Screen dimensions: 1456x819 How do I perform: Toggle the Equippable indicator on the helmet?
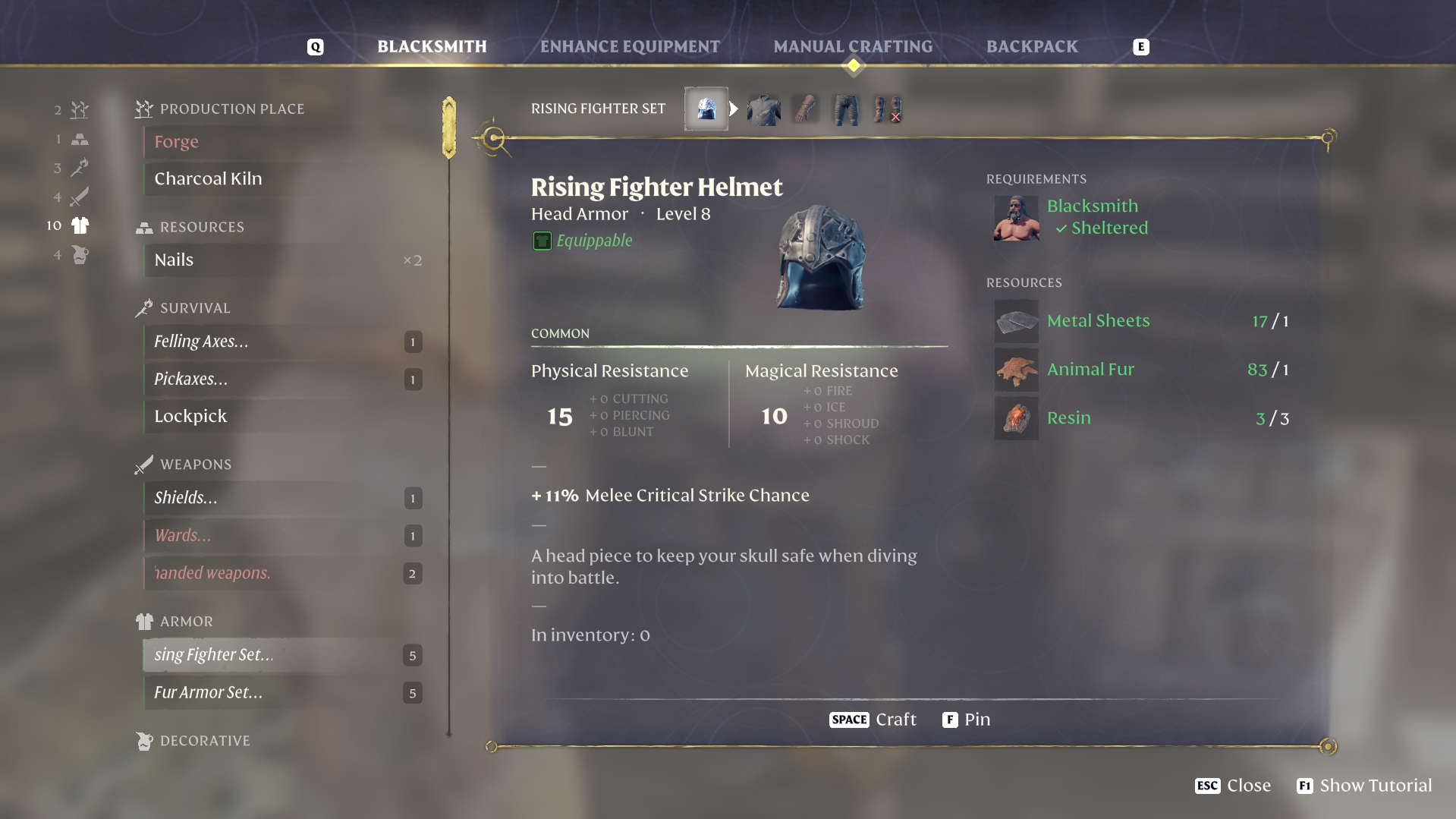point(541,241)
